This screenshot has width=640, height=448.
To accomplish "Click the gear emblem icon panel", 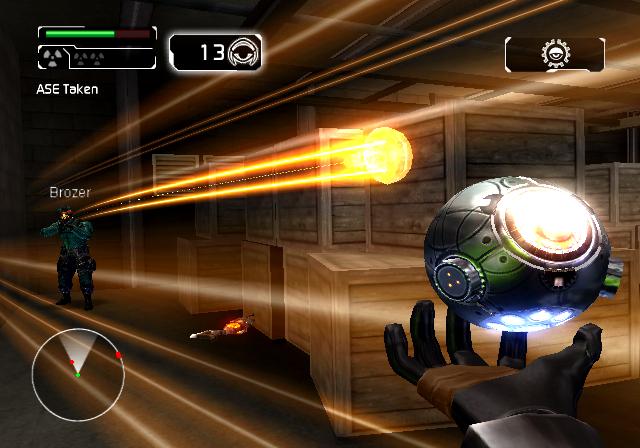I will click(554, 54).
